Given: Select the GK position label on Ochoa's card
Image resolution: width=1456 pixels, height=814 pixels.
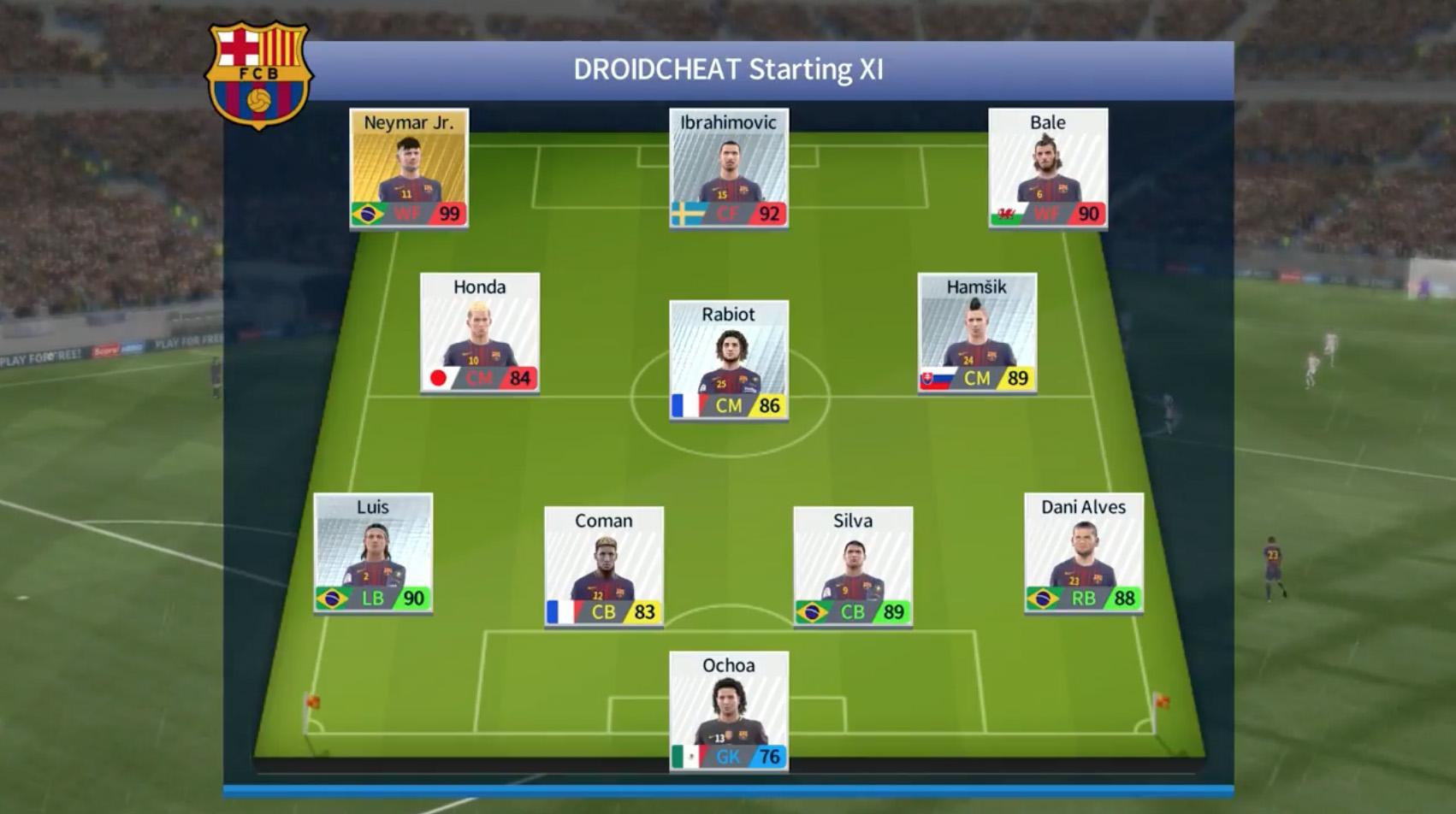Looking at the screenshot, I should (x=728, y=757).
